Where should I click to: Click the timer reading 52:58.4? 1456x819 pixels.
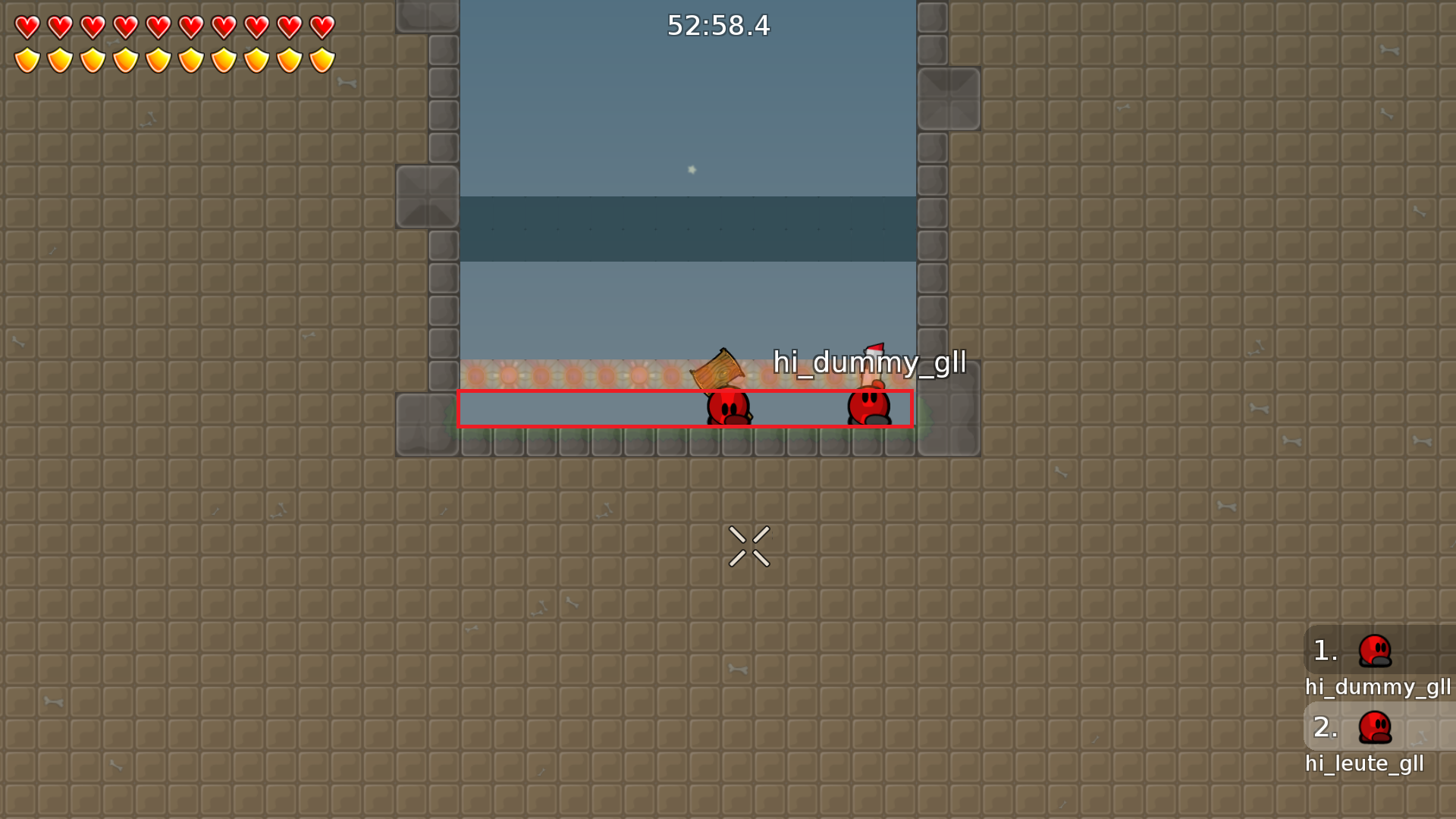click(x=718, y=27)
